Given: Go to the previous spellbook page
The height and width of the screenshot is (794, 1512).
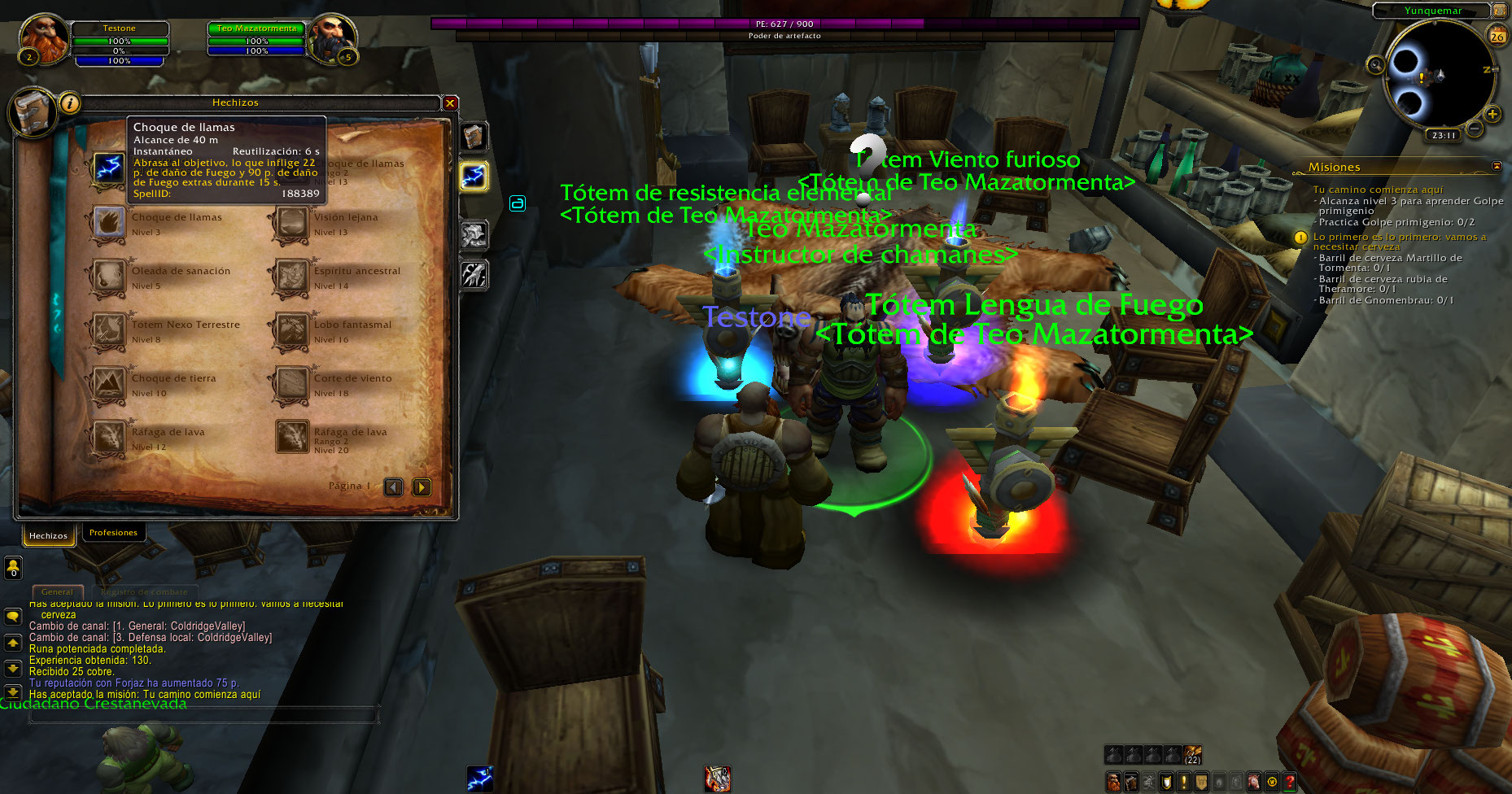Looking at the screenshot, I should [x=394, y=487].
